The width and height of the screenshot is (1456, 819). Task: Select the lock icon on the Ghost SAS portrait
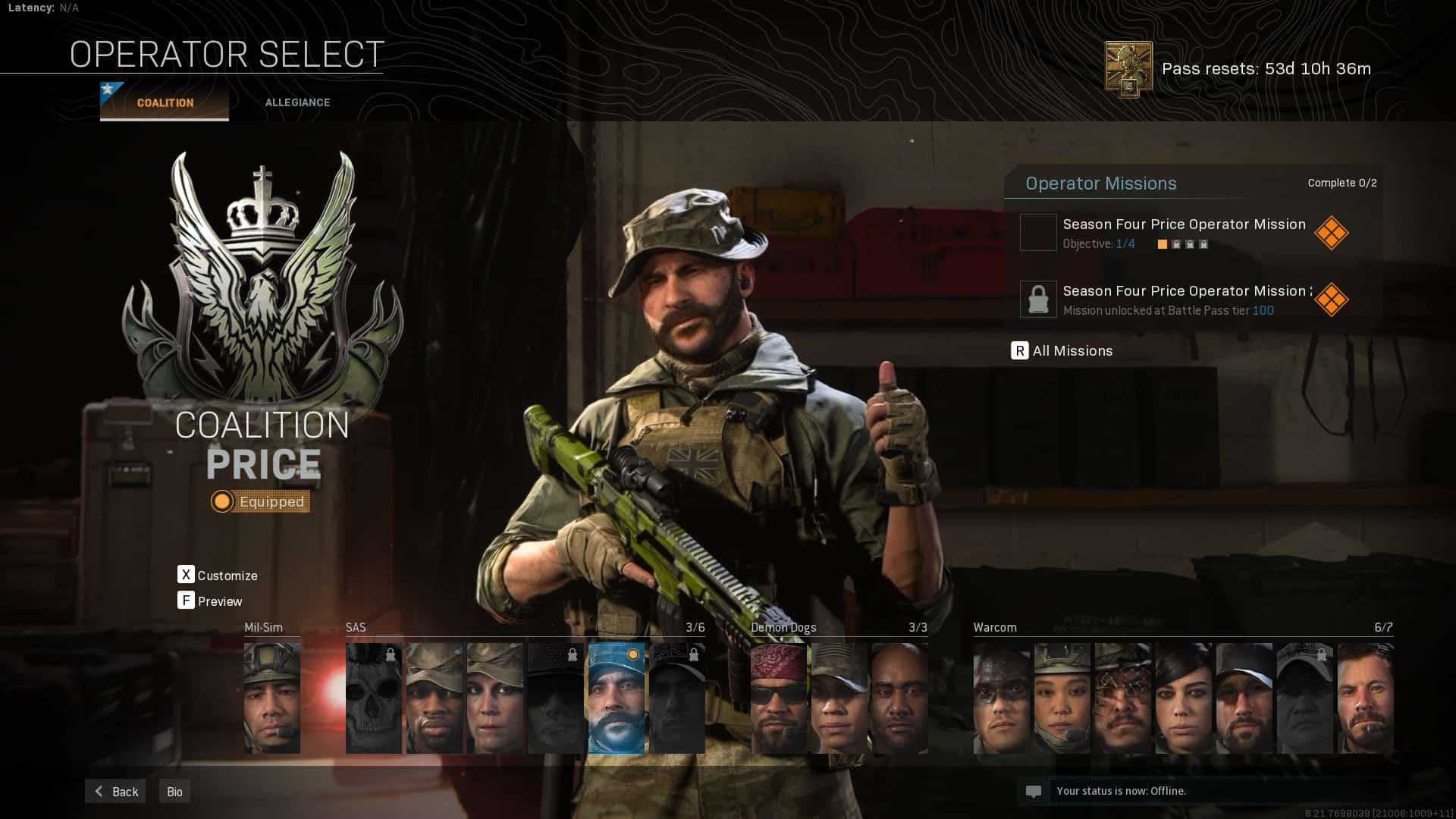coord(390,654)
